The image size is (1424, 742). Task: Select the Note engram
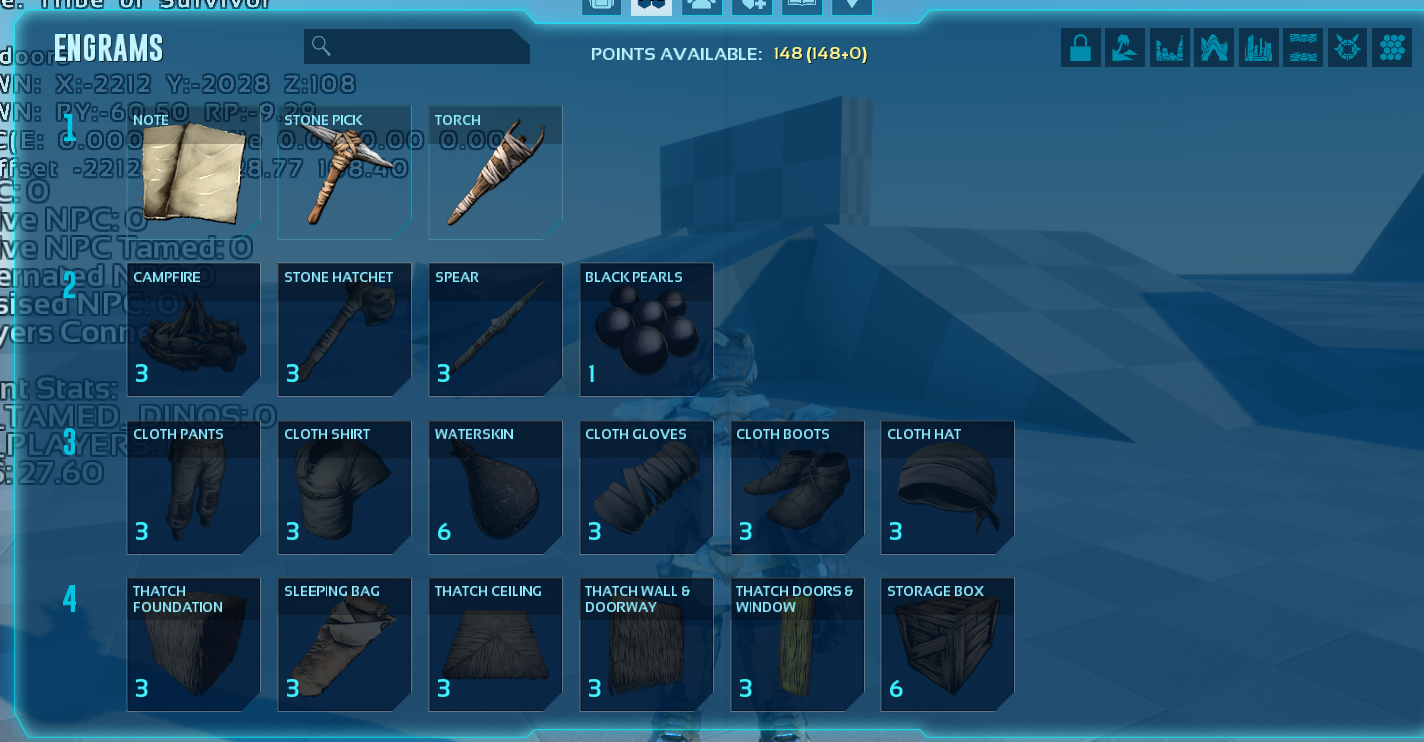tap(193, 173)
